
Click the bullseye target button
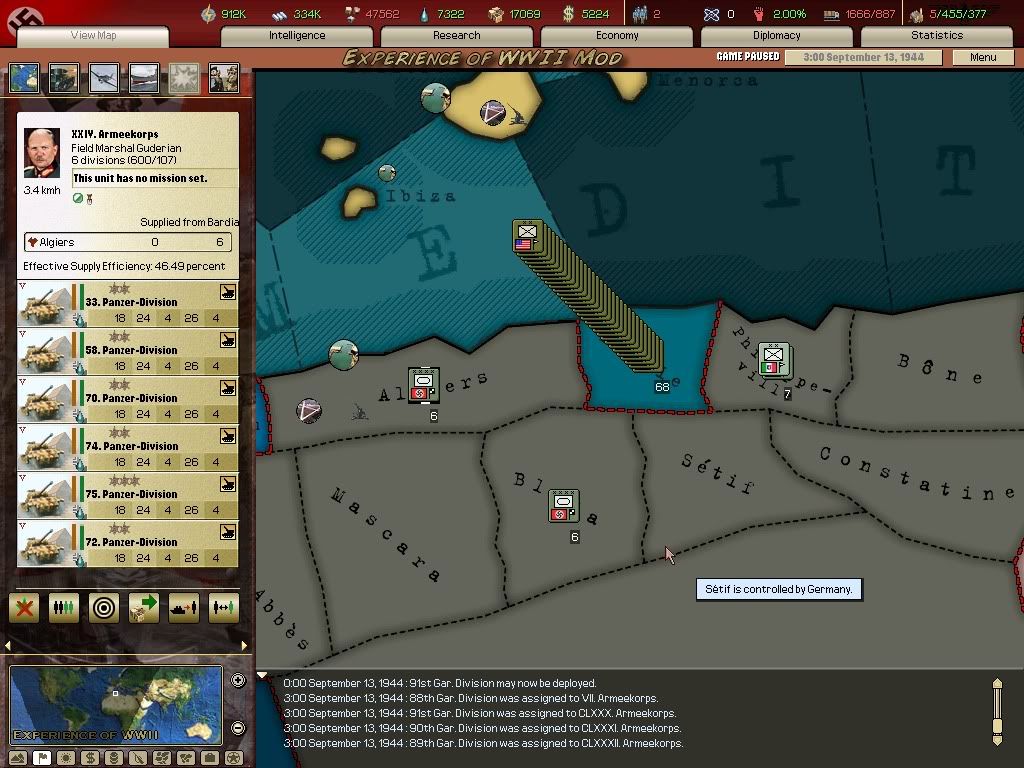pyautogui.click(x=103, y=607)
